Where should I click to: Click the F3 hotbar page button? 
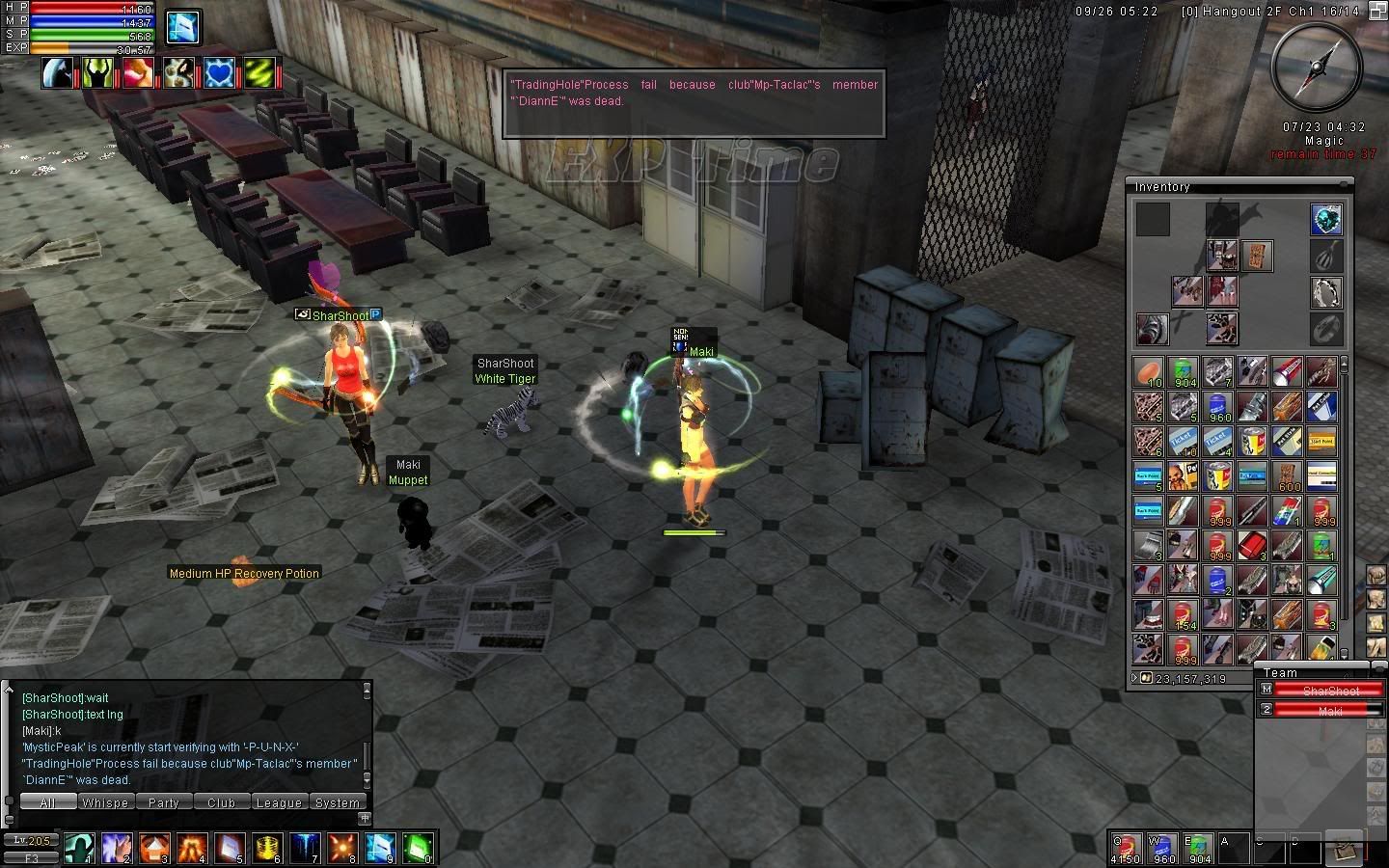[32, 857]
